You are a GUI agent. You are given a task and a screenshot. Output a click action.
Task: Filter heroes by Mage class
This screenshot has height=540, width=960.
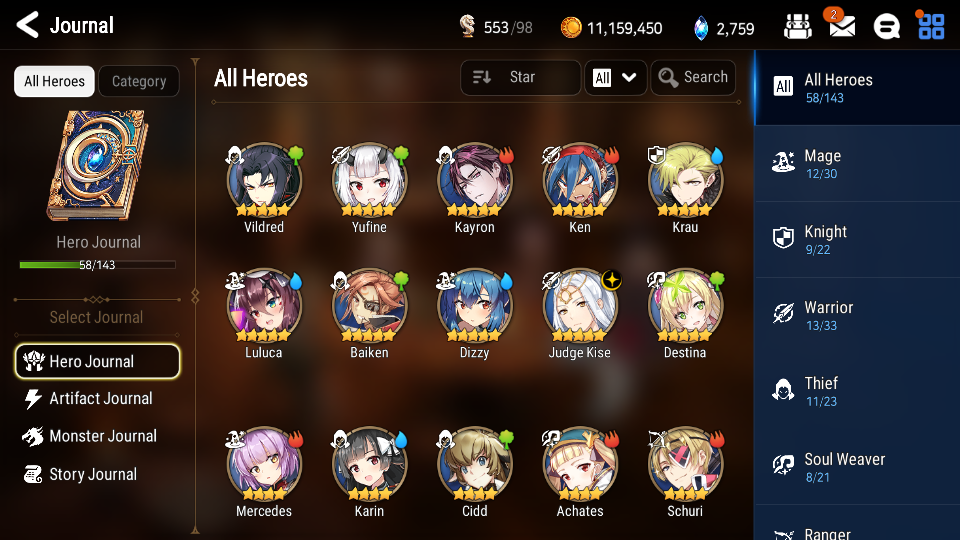(856, 163)
